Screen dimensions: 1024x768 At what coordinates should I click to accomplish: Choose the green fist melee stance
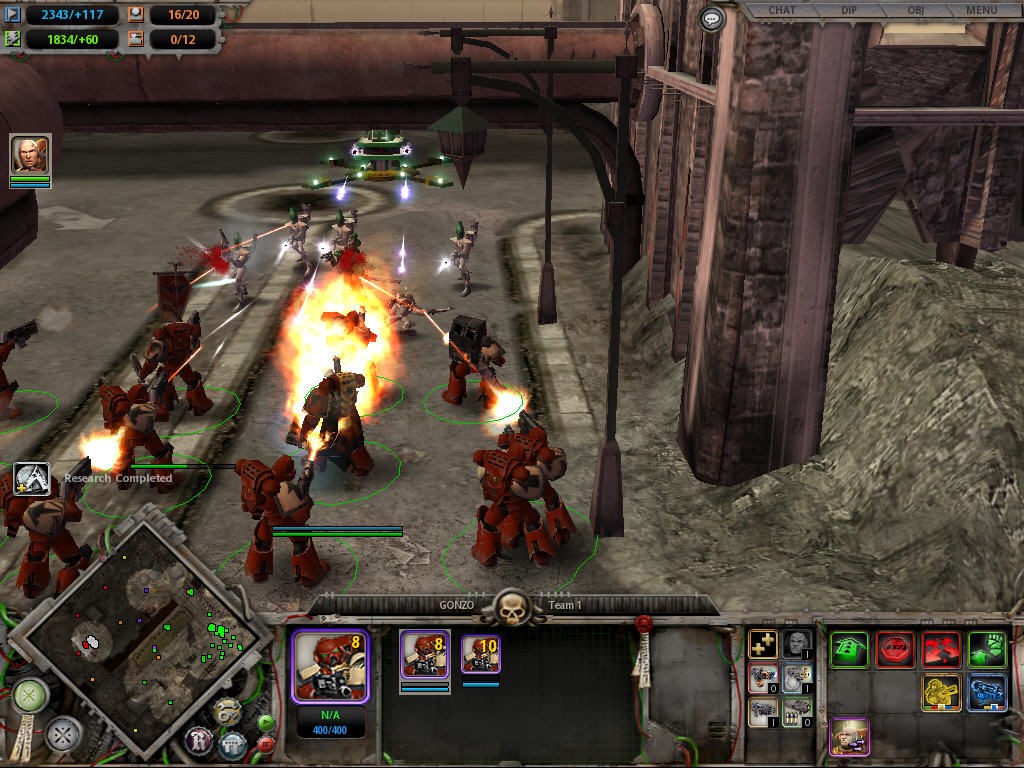click(x=987, y=649)
